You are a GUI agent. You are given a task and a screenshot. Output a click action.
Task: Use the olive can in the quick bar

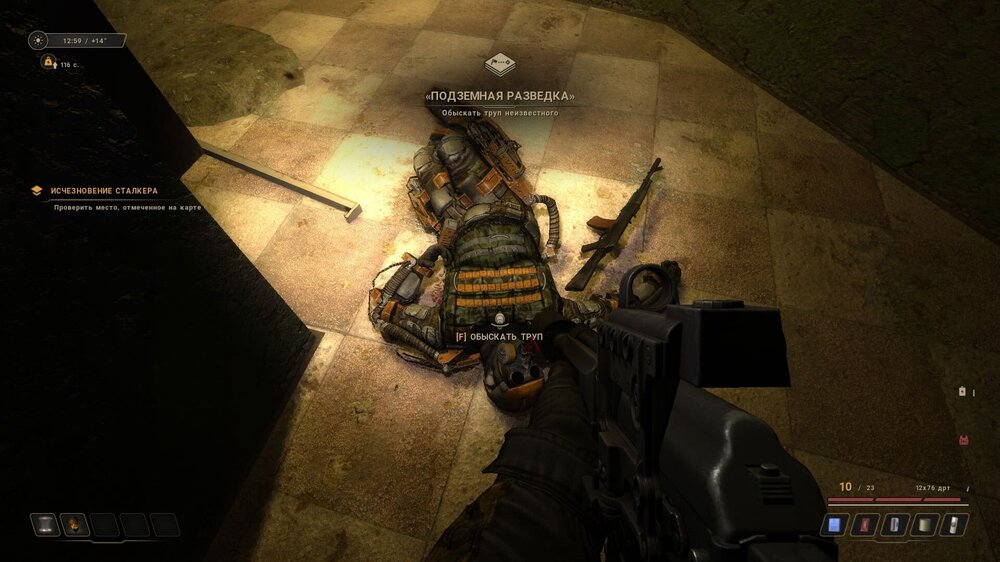(926, 524)
